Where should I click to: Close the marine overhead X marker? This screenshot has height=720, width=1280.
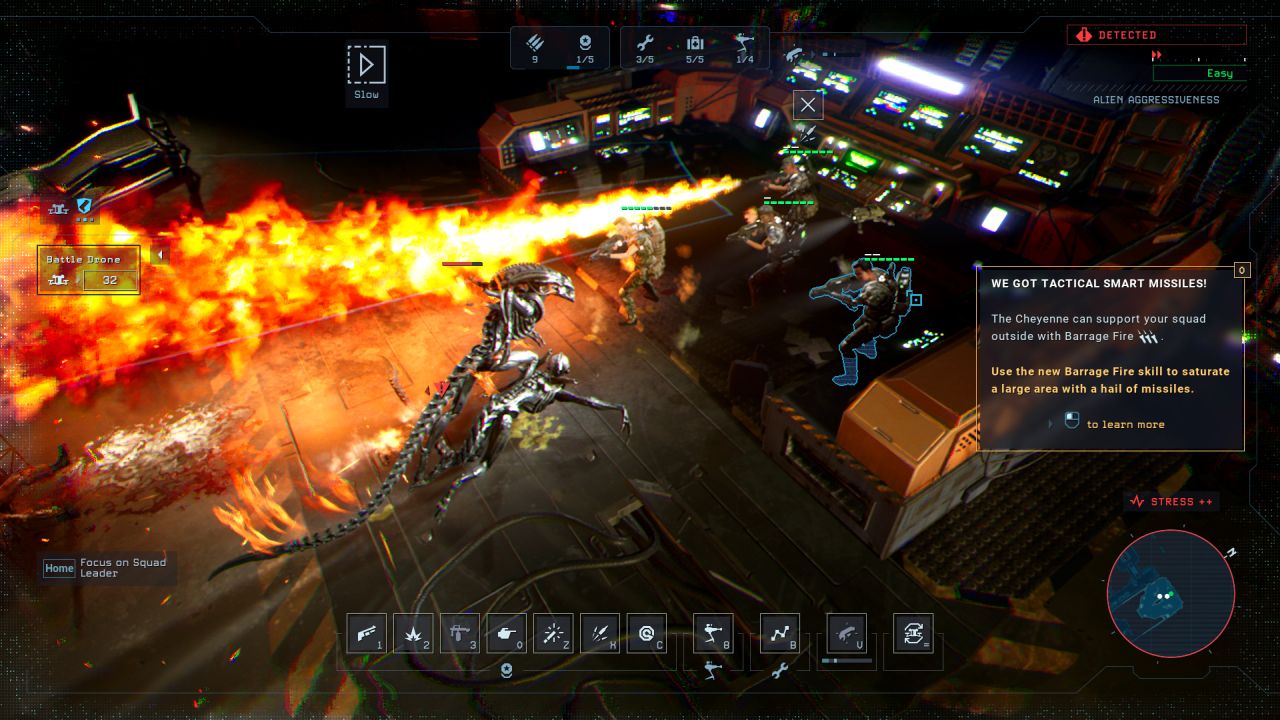[x=808, y=105]
